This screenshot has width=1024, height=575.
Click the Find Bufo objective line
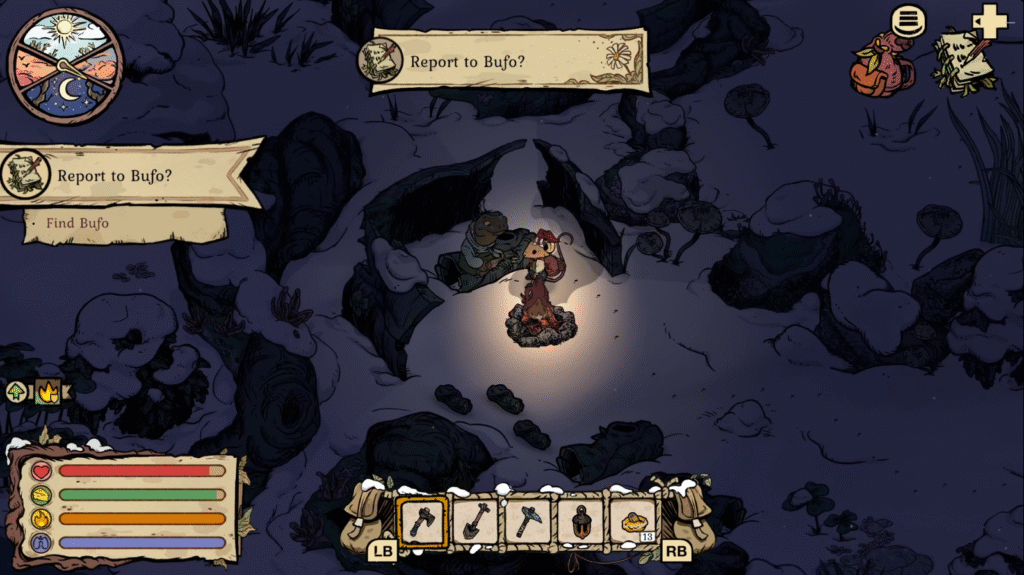(78, 223)
